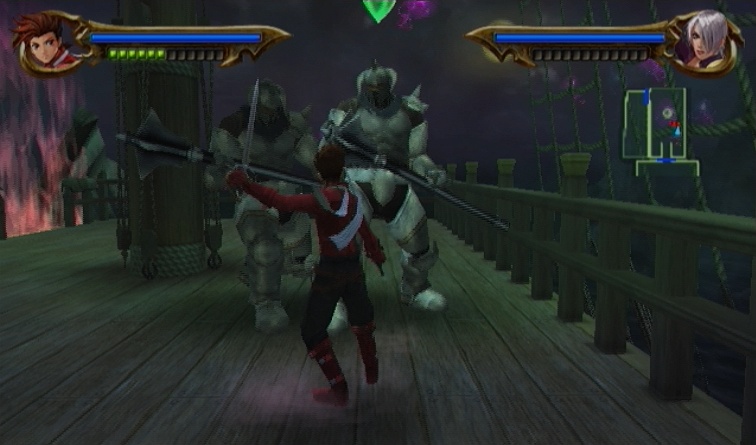
Task: Select the red-haired hero portrait
Action: click(38, 43)
